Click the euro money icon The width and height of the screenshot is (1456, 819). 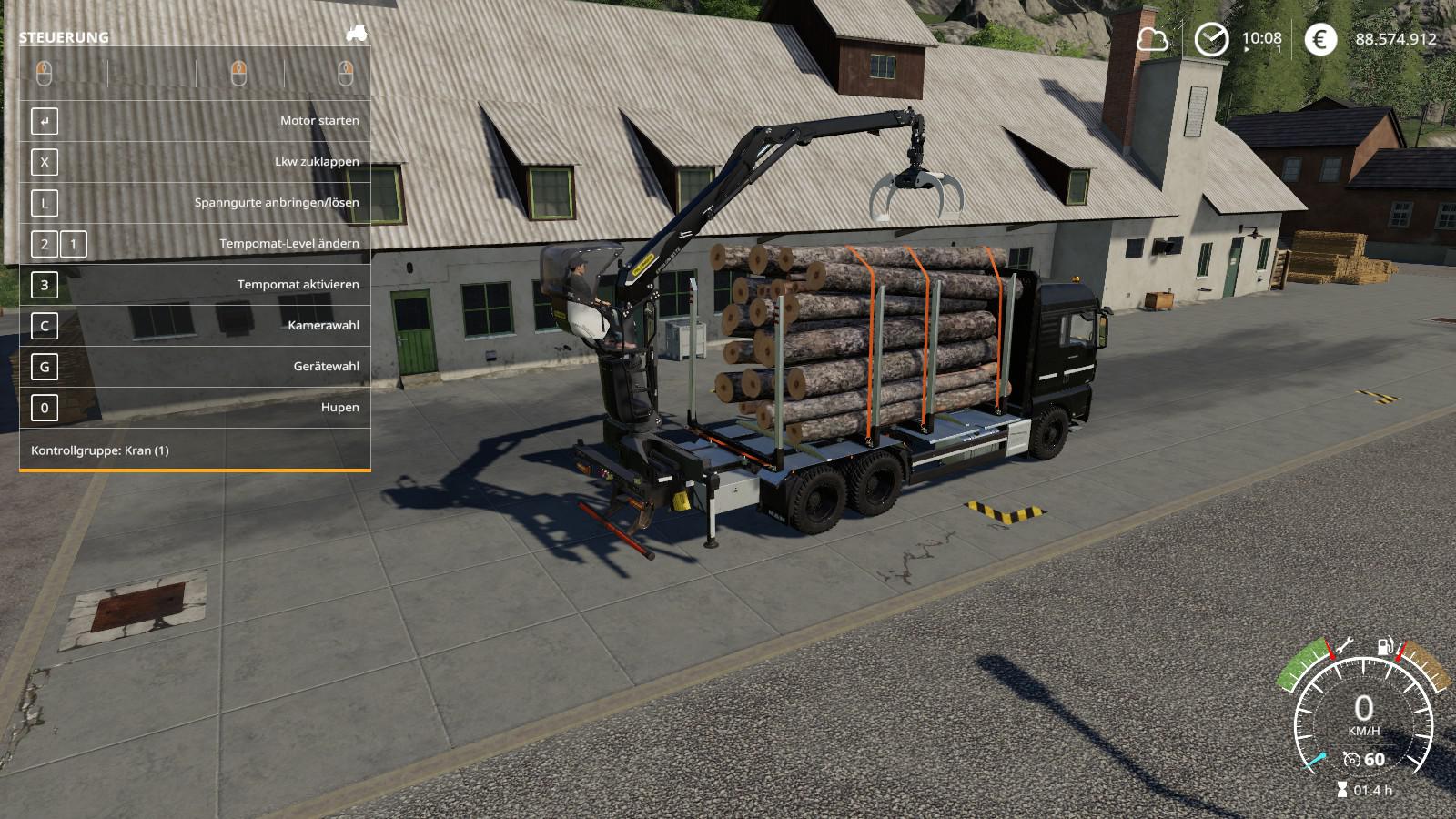(1320, 39)
